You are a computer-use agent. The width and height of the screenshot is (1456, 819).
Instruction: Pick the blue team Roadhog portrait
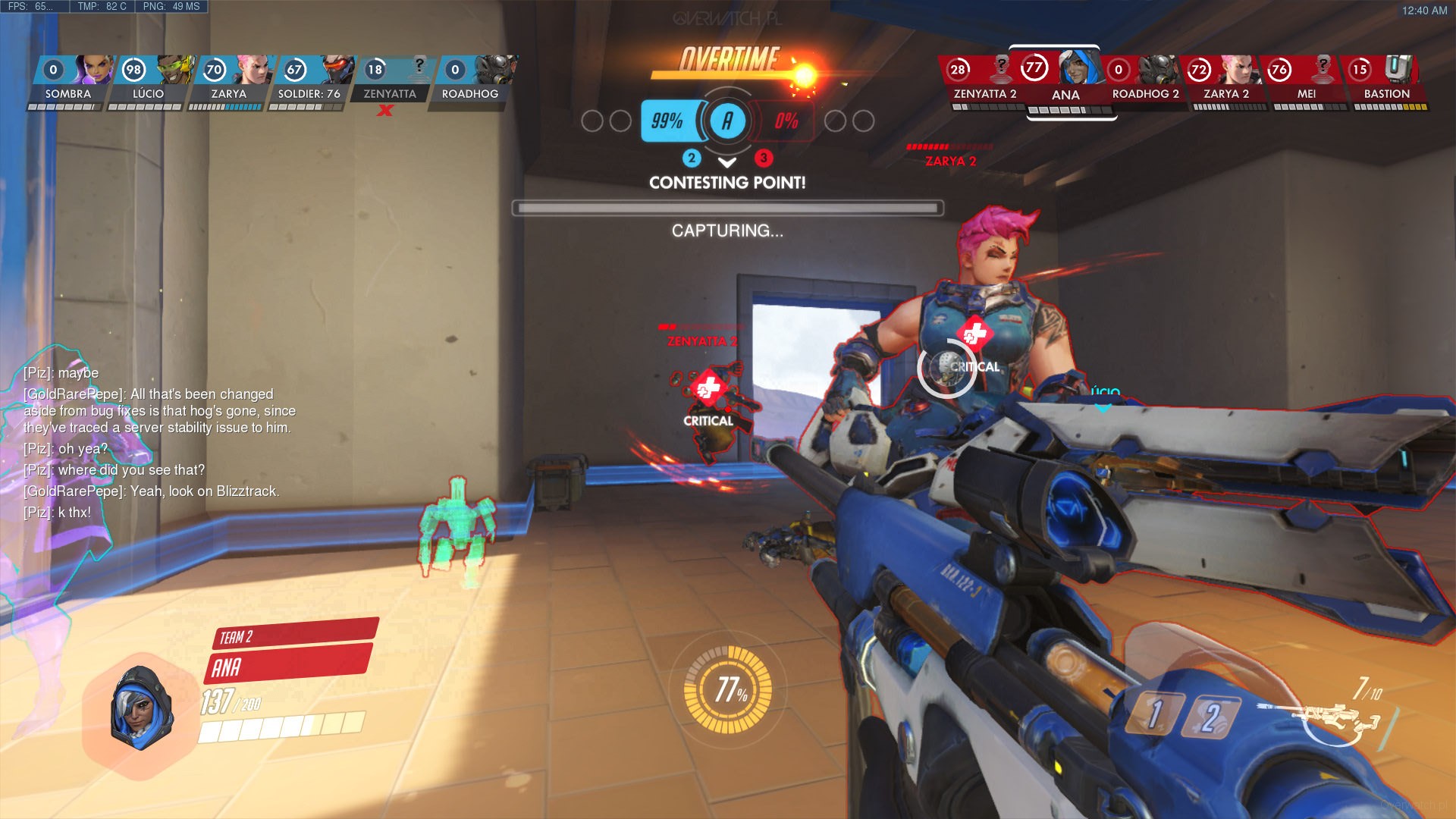470,80
